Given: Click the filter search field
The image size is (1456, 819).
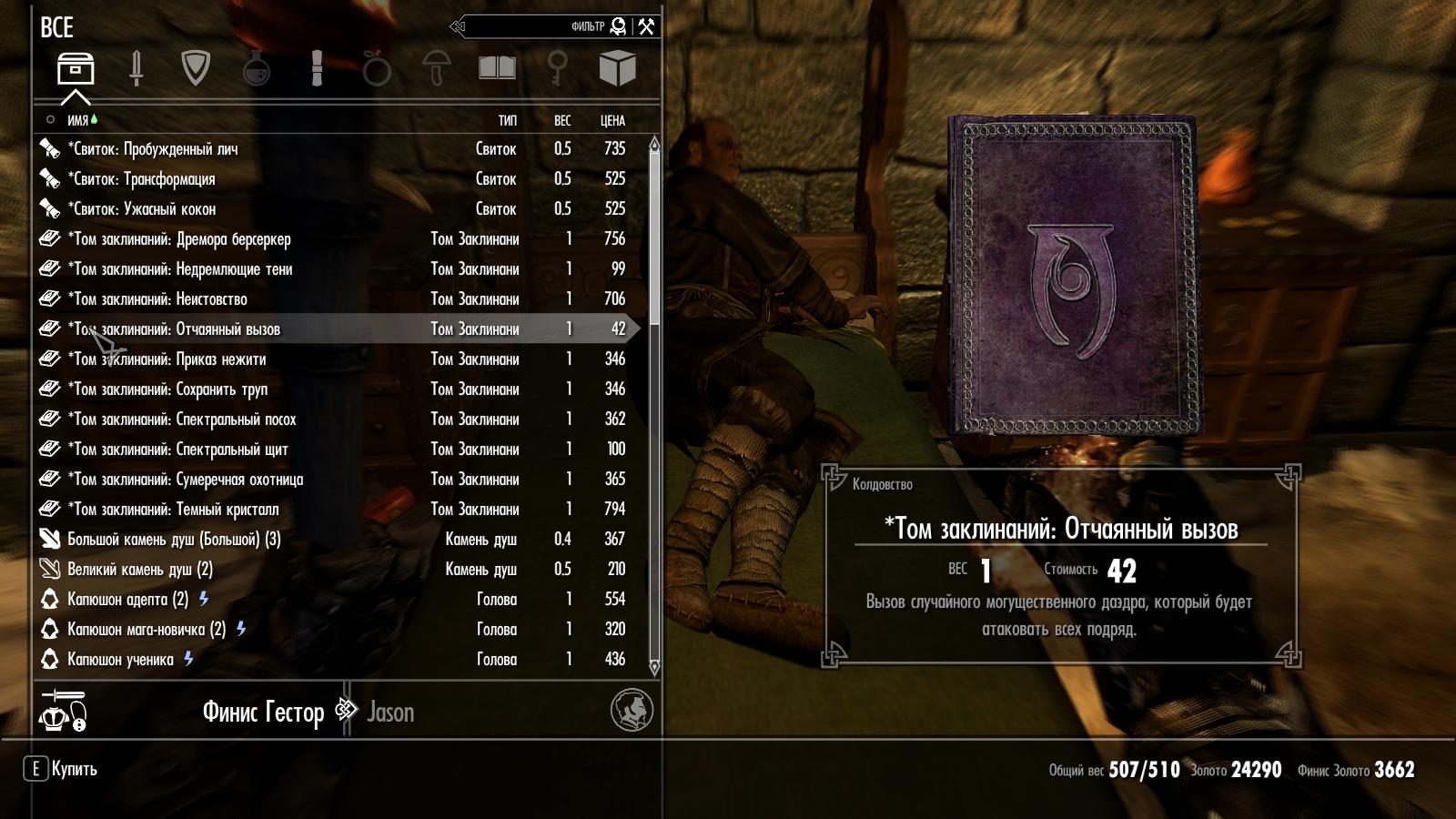Looking at the screenshot, I should pyautogui.click(x=537, y=26).
